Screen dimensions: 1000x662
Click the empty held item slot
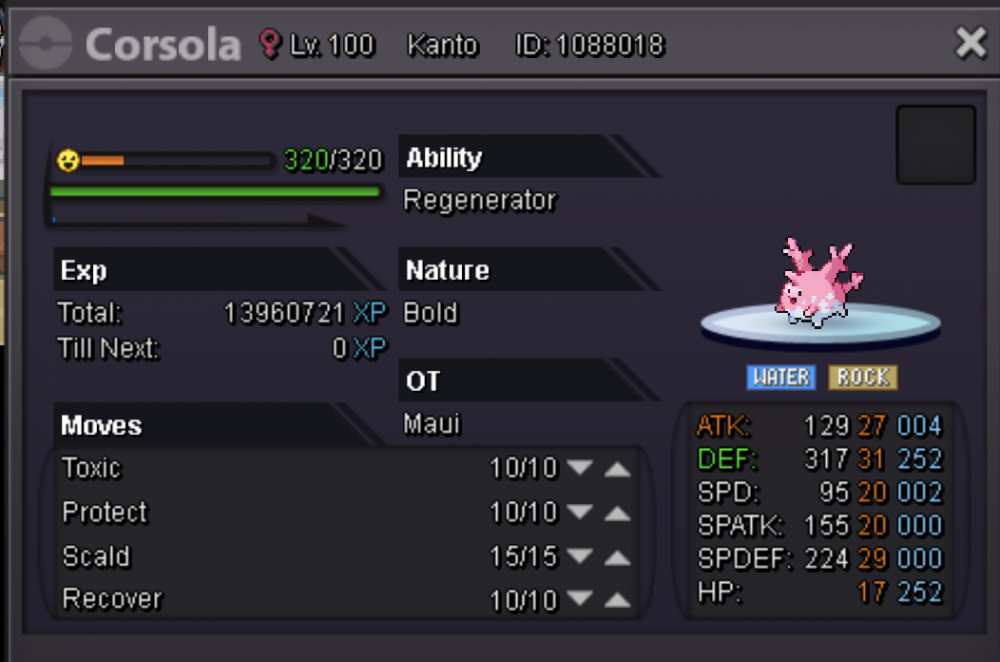pyautogui.click(x=935, y=145)
